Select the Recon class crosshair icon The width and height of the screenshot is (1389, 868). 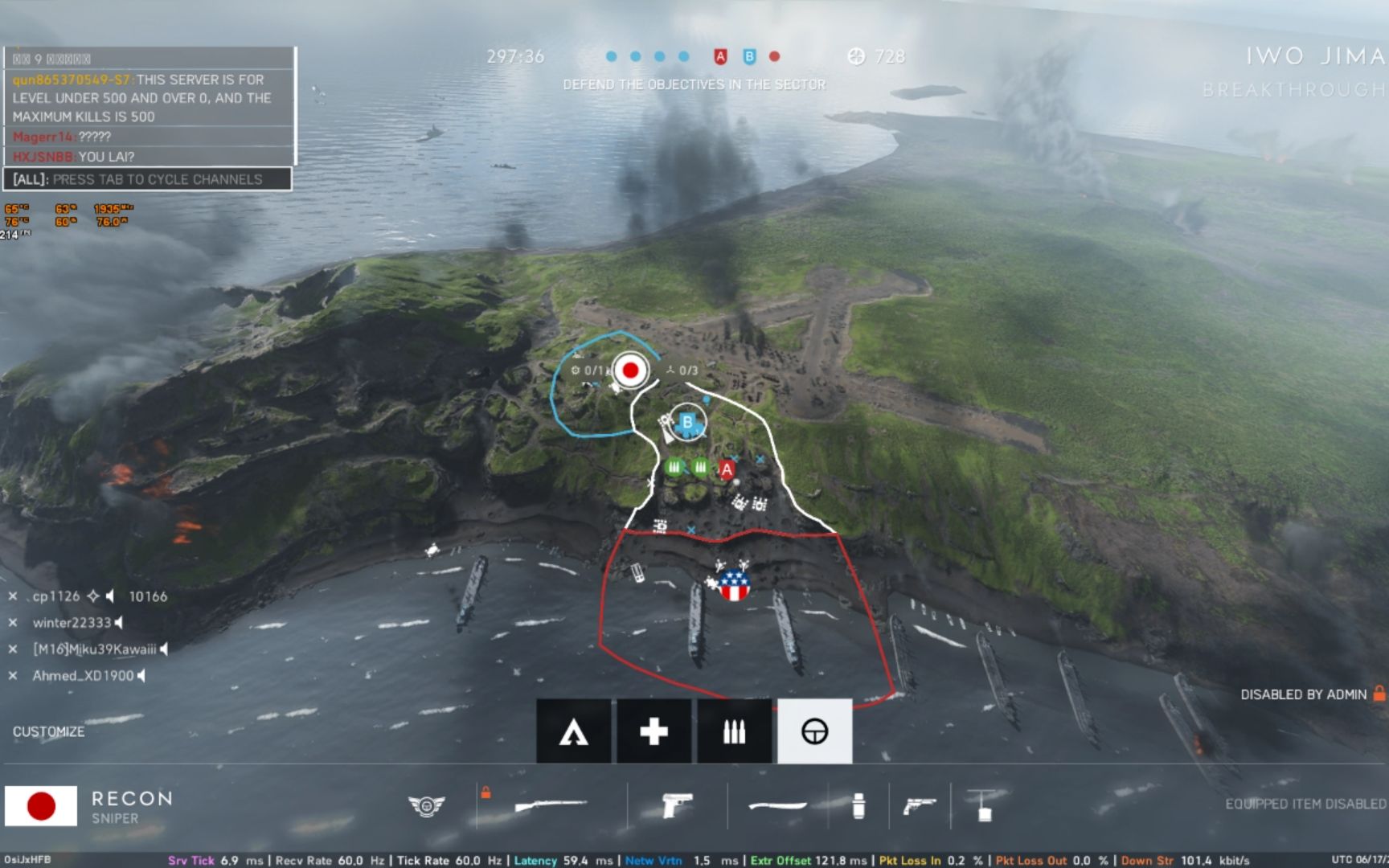[x=814, y=731]
